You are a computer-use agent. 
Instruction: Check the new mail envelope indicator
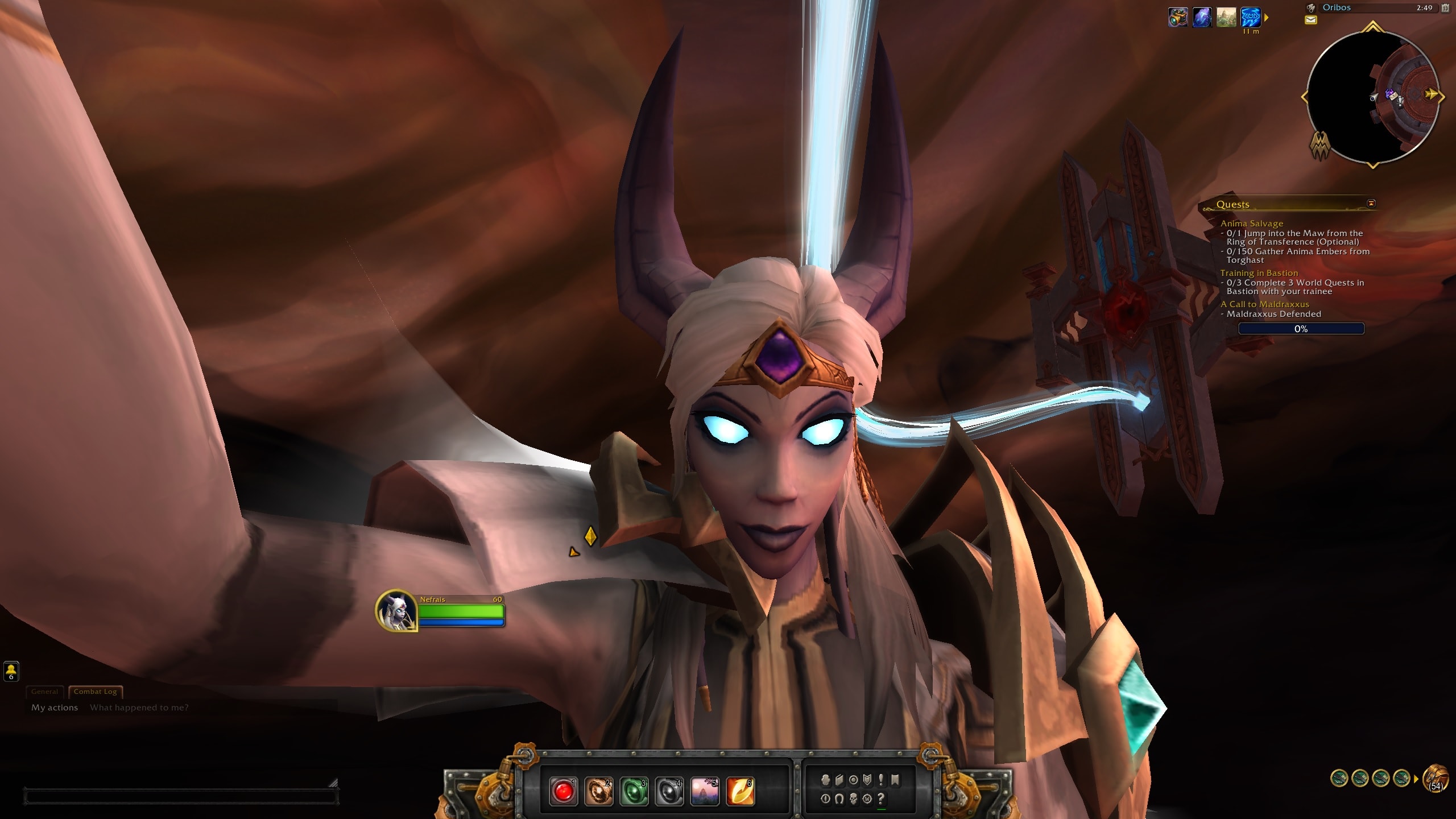pos(1310,20)
